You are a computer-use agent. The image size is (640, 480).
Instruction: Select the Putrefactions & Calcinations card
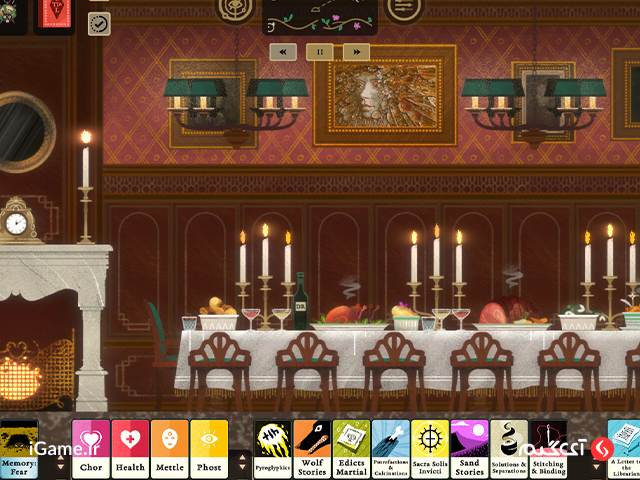390,449
